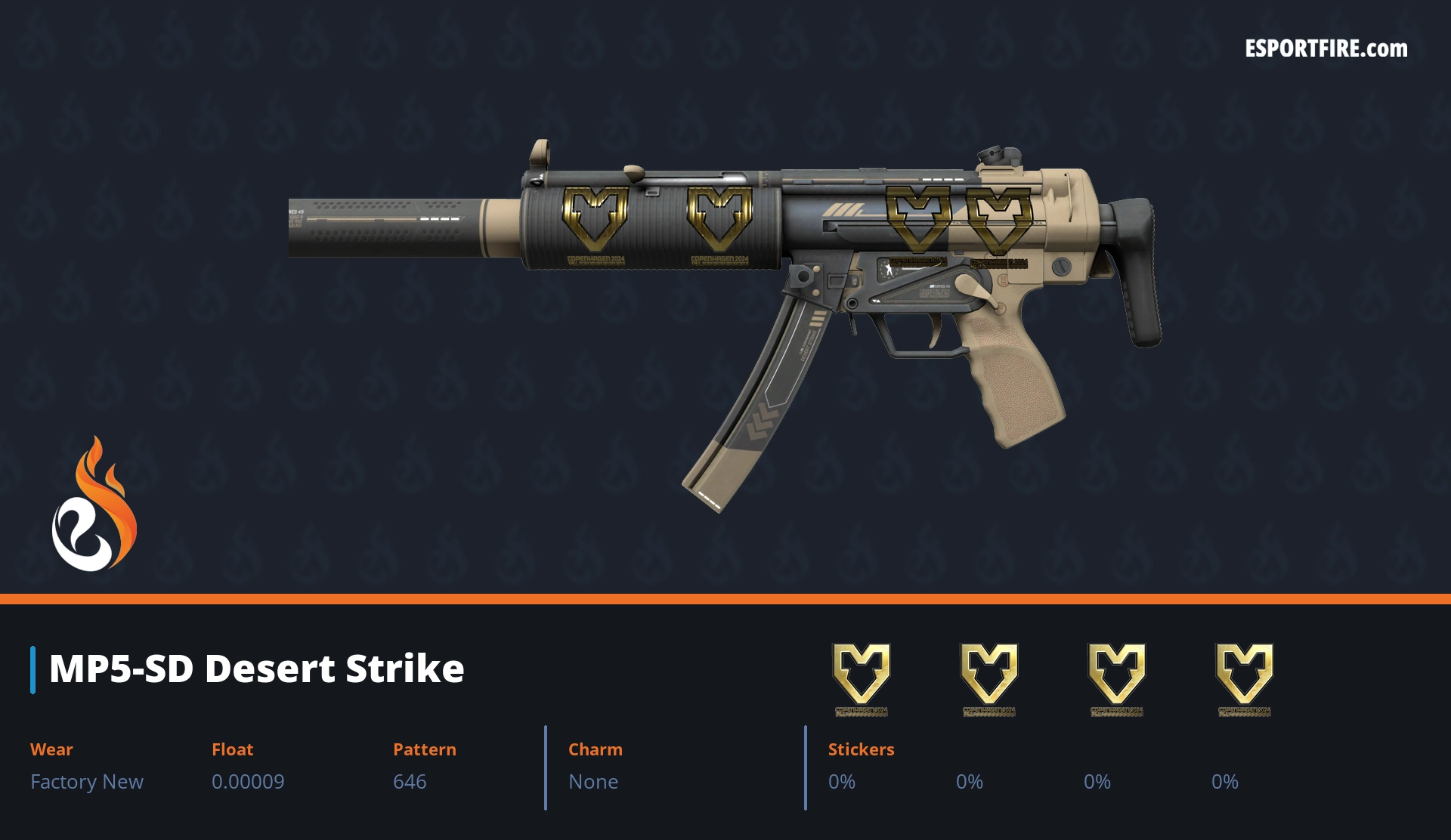Open the ESPORTFIRE.com site link
Screen dimensions: 1451x840
point(1326,49)
